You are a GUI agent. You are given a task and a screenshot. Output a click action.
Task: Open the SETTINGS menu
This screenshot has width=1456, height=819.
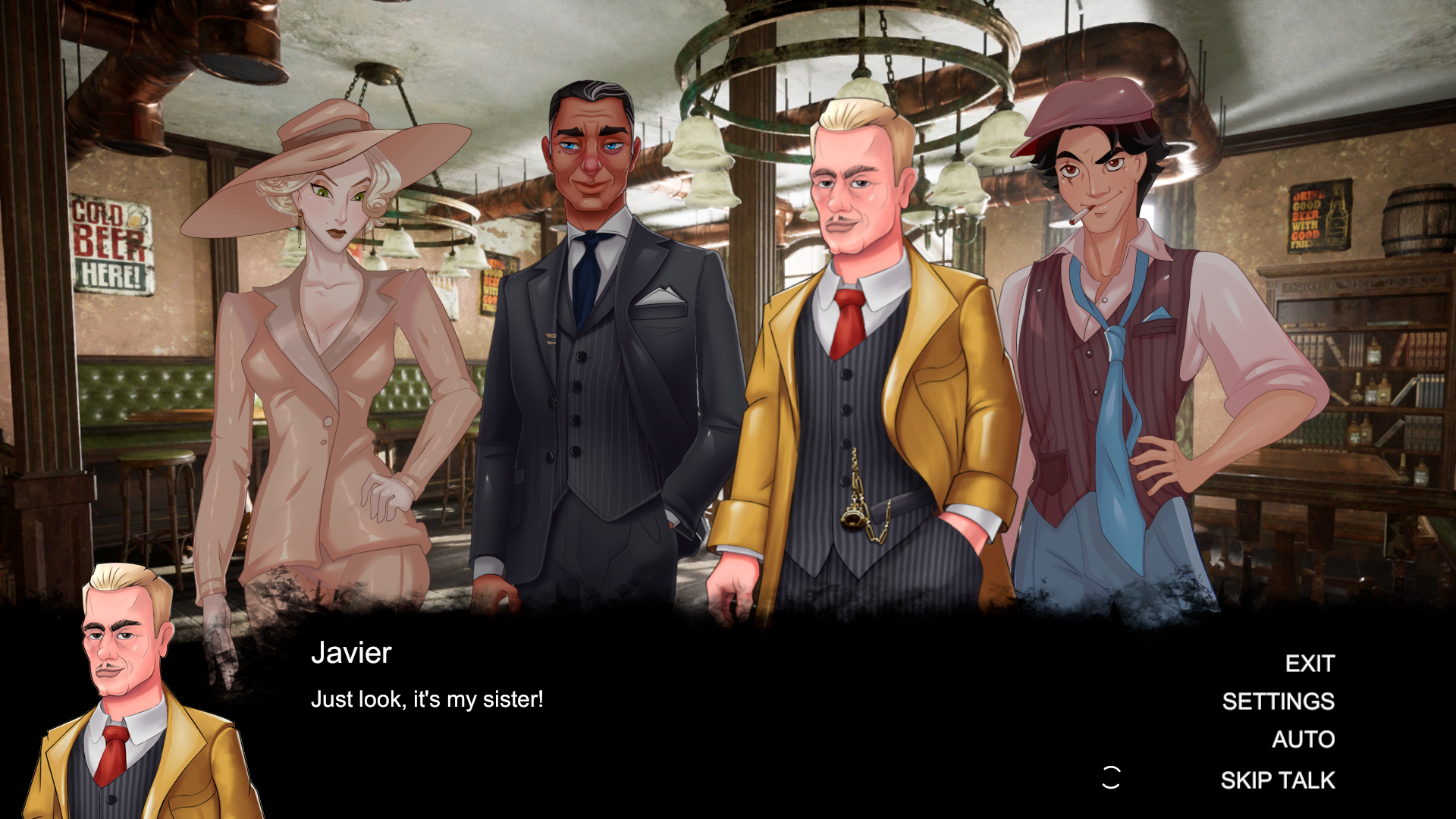click(1278, 701)
